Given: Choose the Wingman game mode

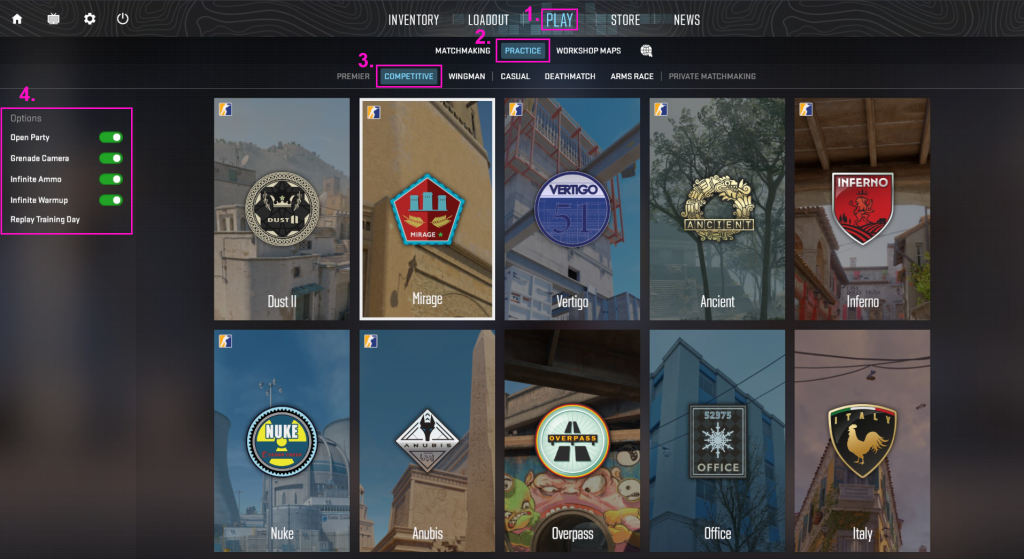Looking at the screenshot, I should [467, 76].
